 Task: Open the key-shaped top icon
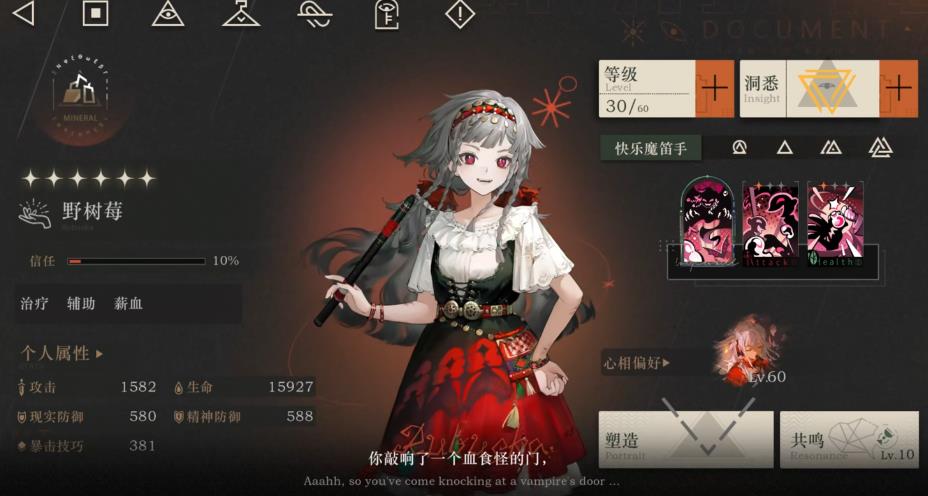[386, 13]
